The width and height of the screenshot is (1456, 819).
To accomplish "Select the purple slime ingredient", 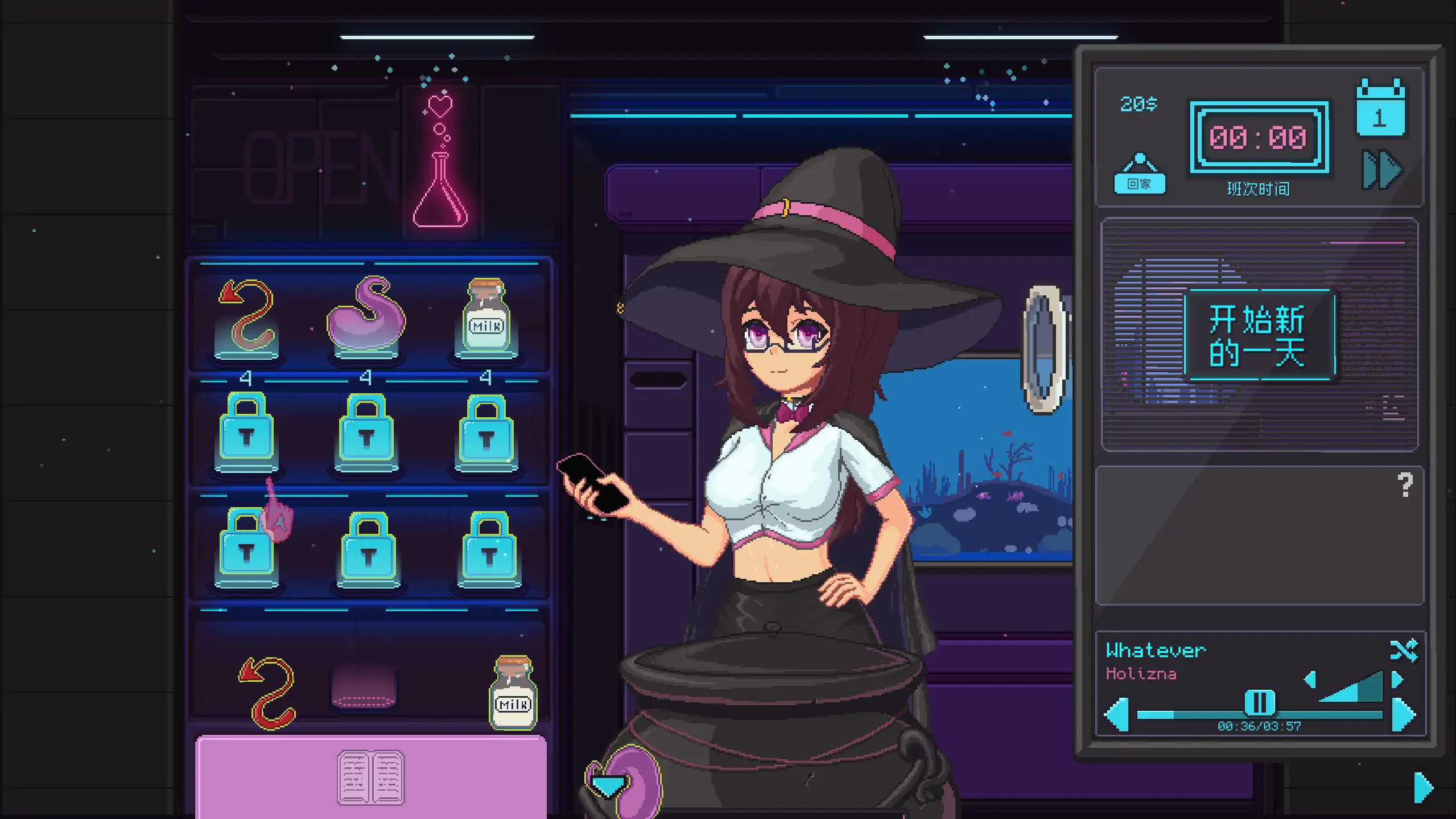I will click(x=367, y=322).
